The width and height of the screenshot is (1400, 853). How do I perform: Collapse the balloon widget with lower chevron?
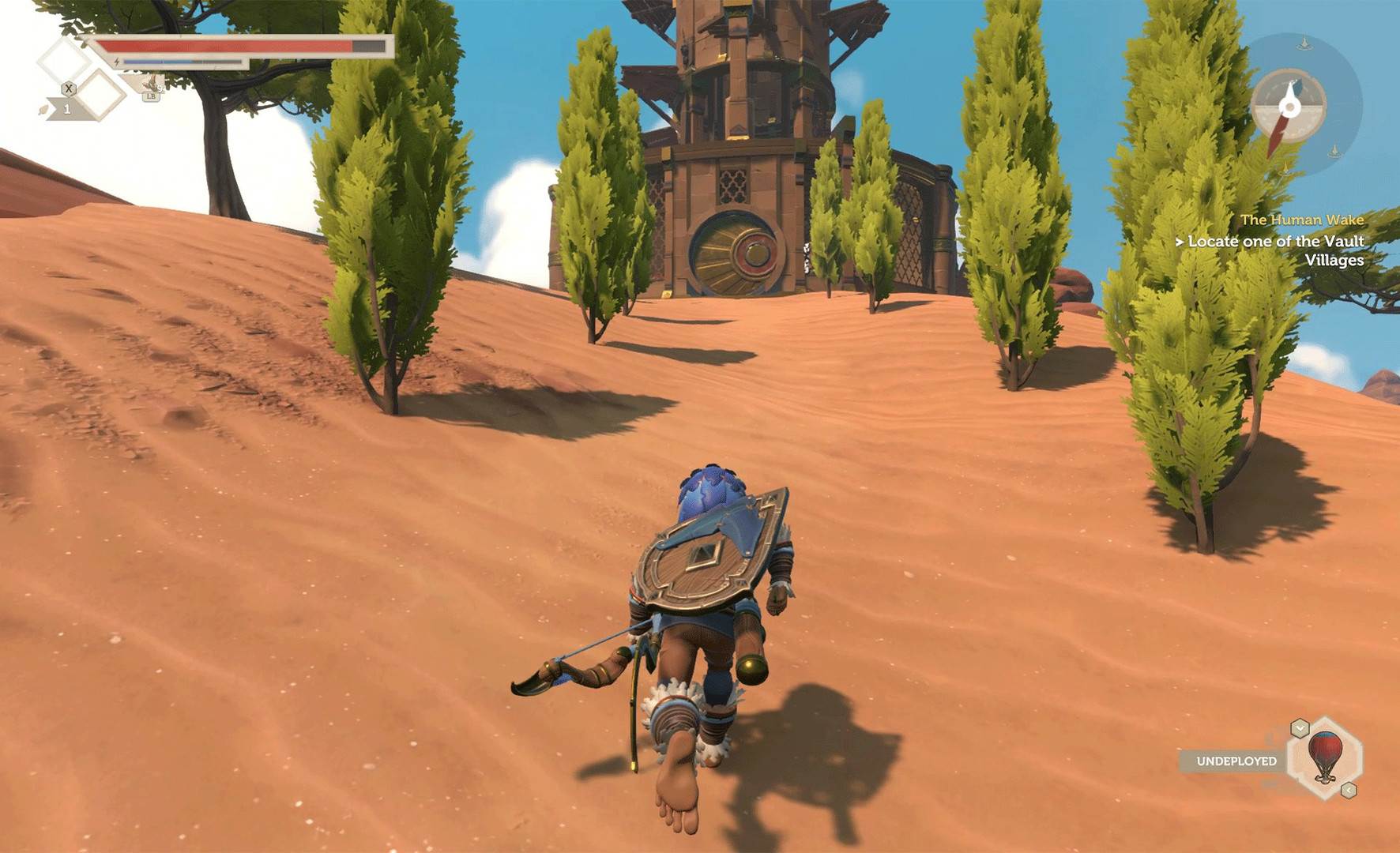(x=1349, y=790)
